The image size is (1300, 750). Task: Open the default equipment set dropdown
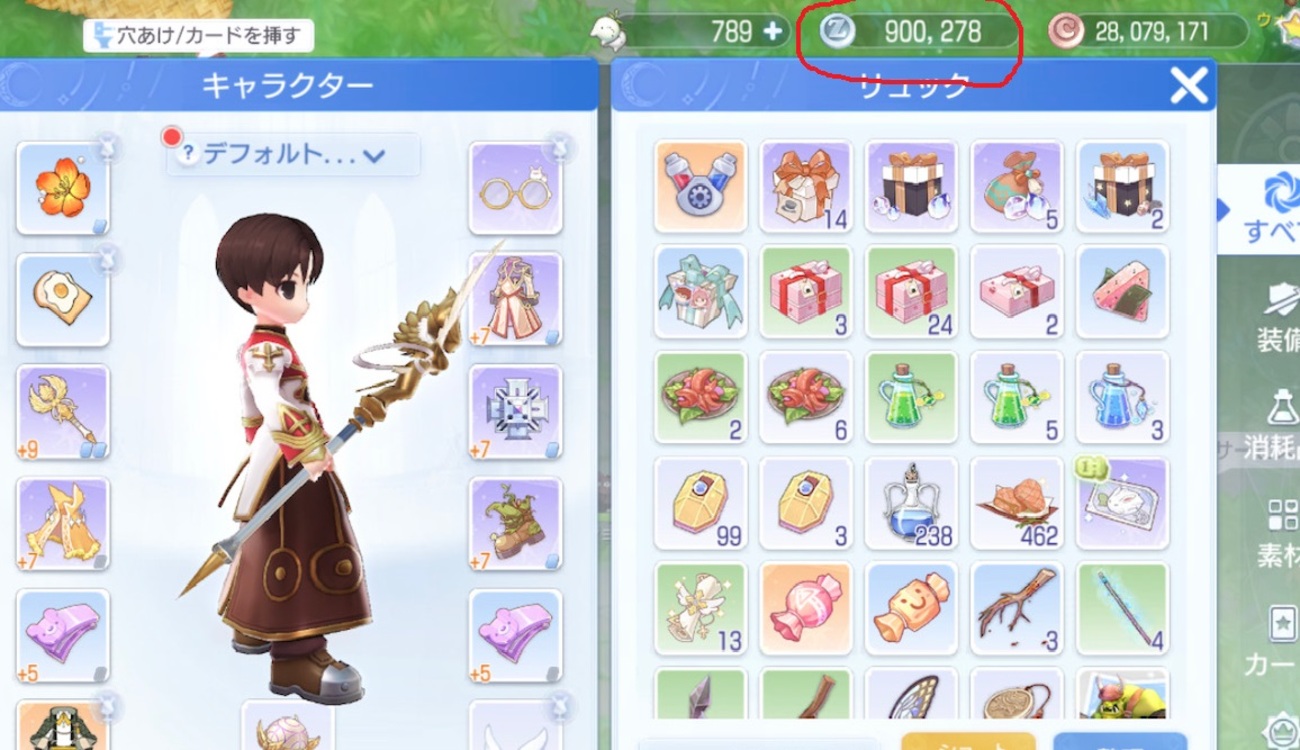(294, 155)
